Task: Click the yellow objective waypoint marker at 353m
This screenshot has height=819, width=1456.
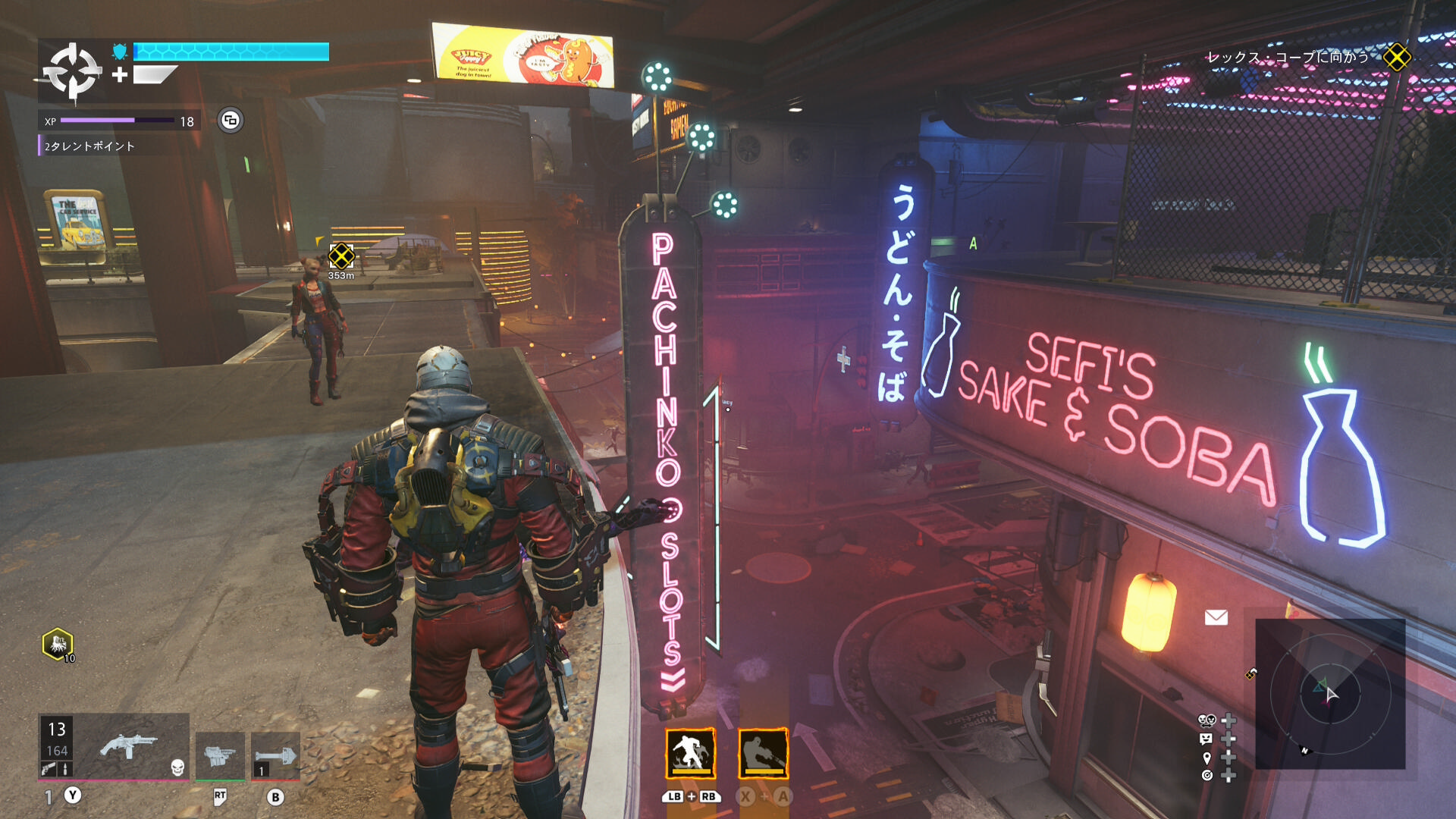Action: click(x=341, y=256)
